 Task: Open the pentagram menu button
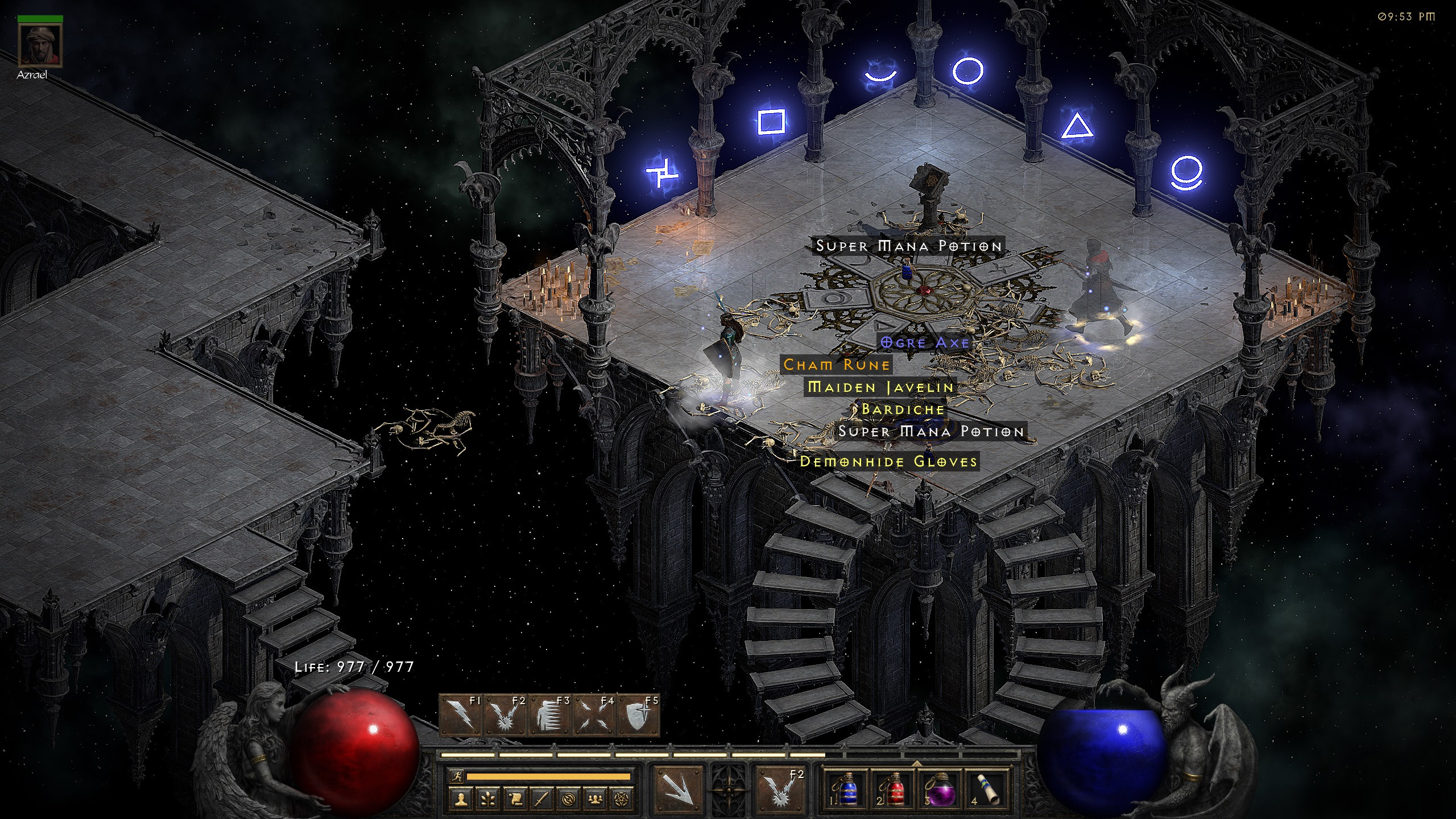tap(623, 800)
